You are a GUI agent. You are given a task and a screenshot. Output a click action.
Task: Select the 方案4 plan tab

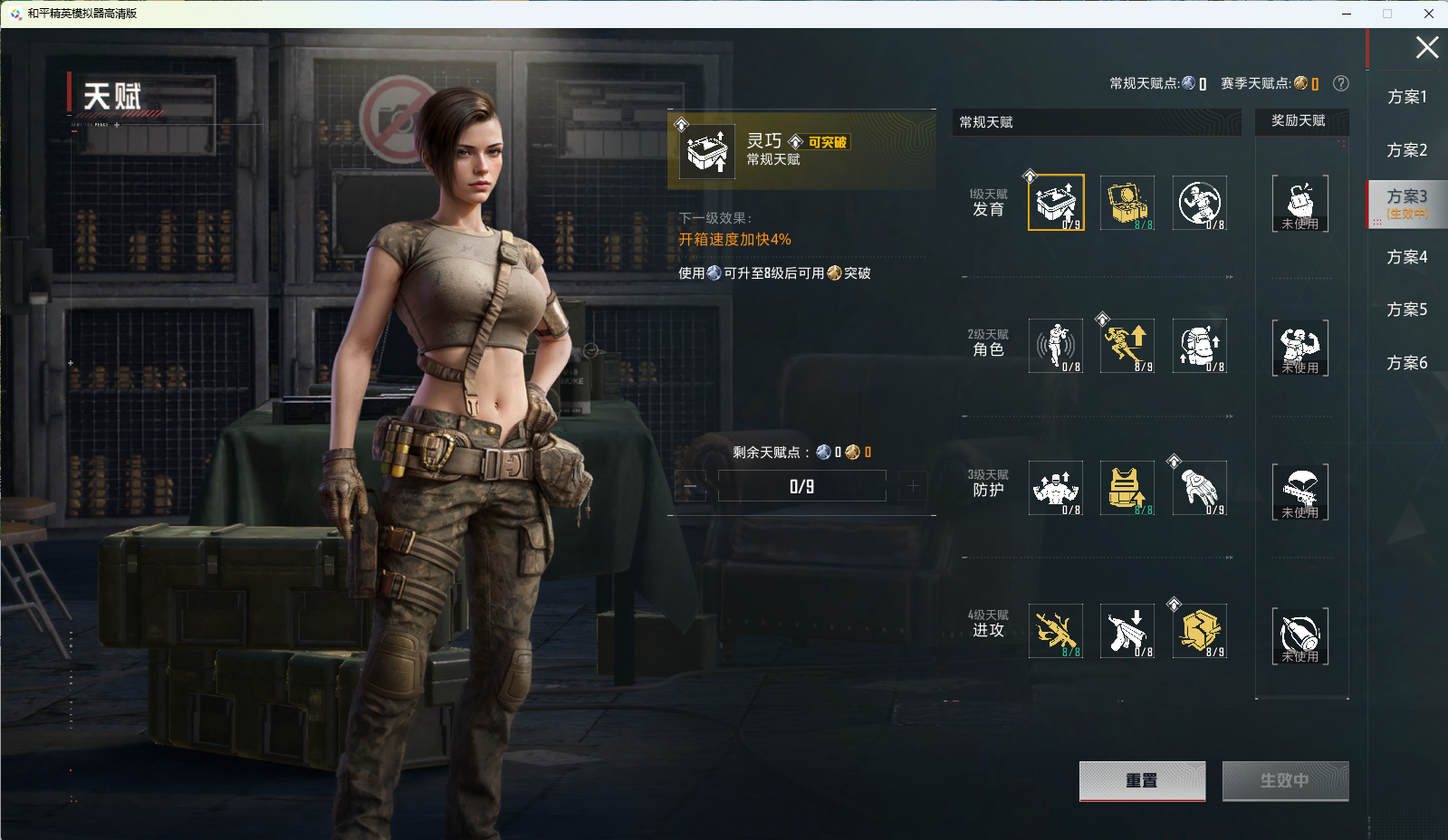pyautogui.click(x=1406, y=257)
